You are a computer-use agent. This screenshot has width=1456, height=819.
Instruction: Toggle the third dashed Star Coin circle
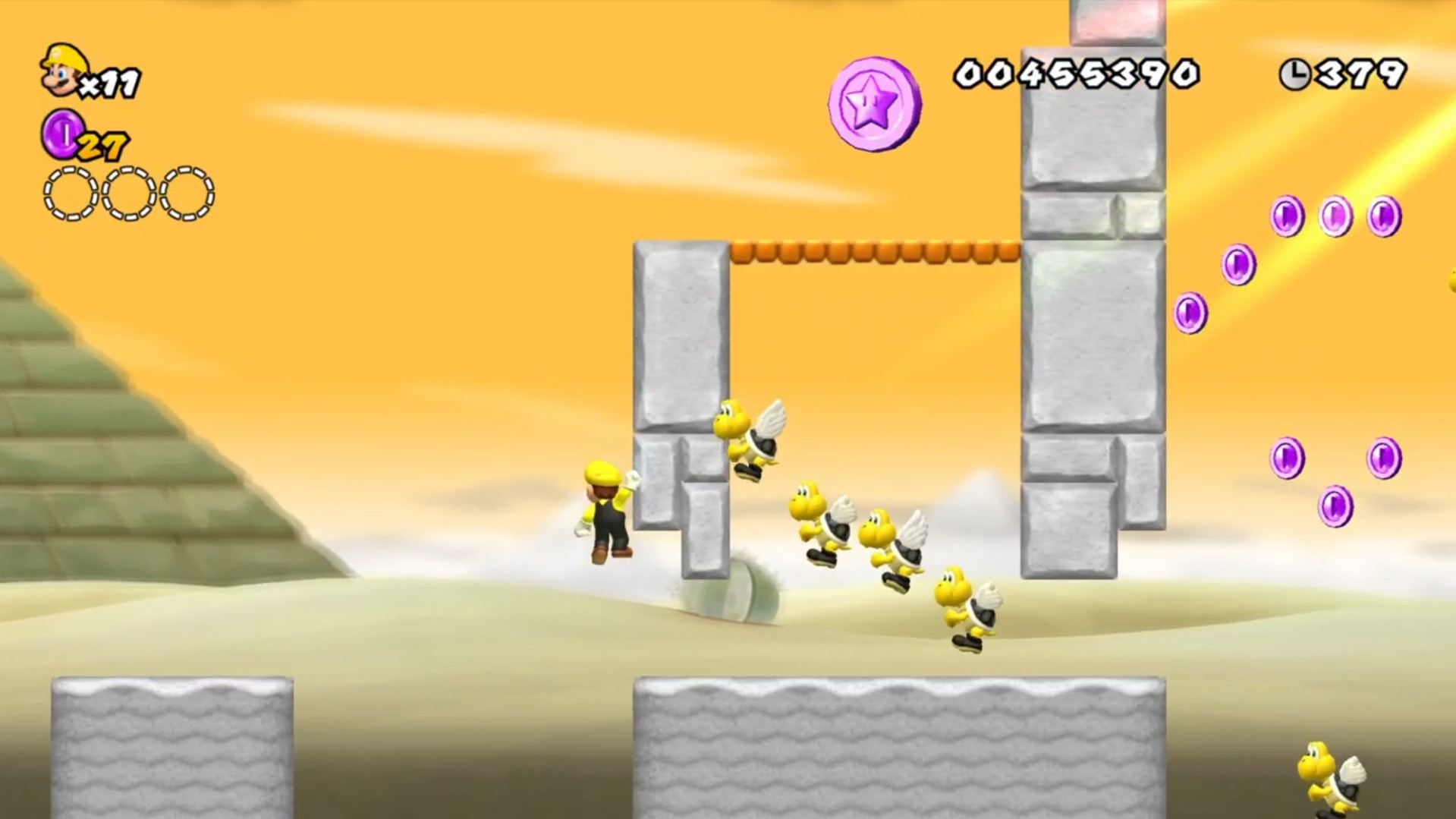(187, 194)
